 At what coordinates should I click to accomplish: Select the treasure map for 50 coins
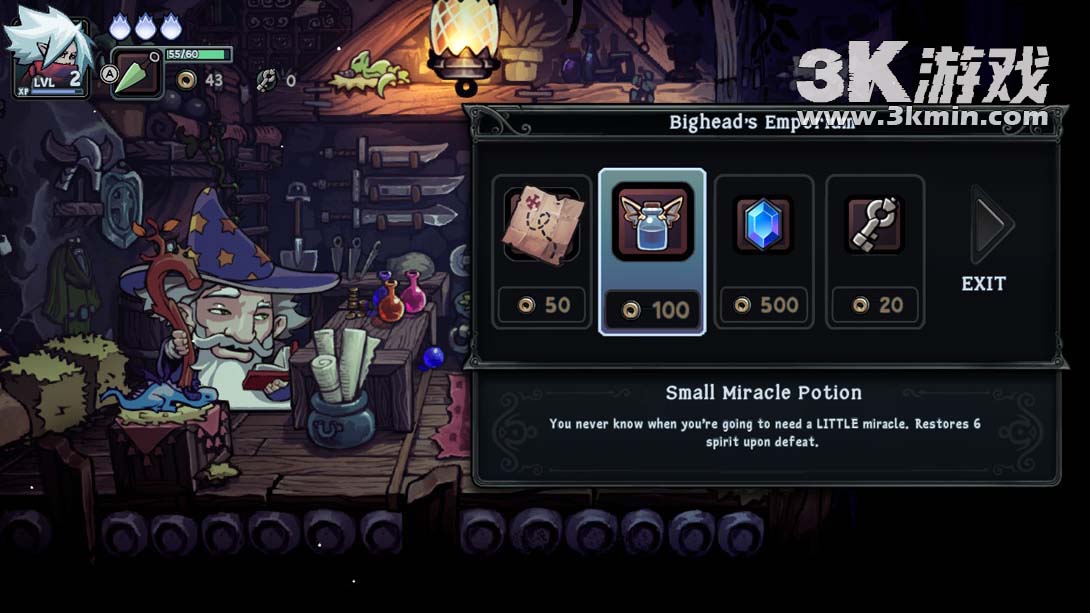[x=542, y=250]
